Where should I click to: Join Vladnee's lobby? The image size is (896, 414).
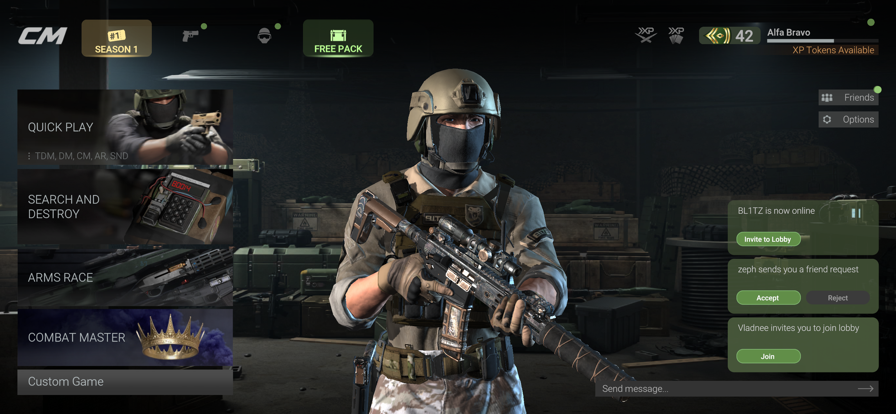768,356
